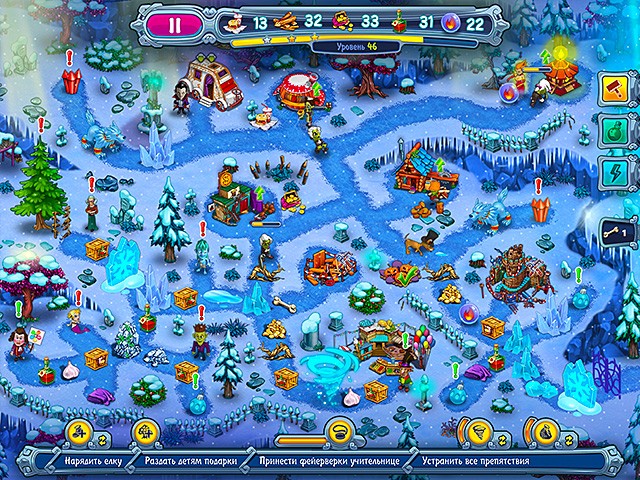Use the green potion bonus
Screen dimensions: 640x480
point(614,131)
